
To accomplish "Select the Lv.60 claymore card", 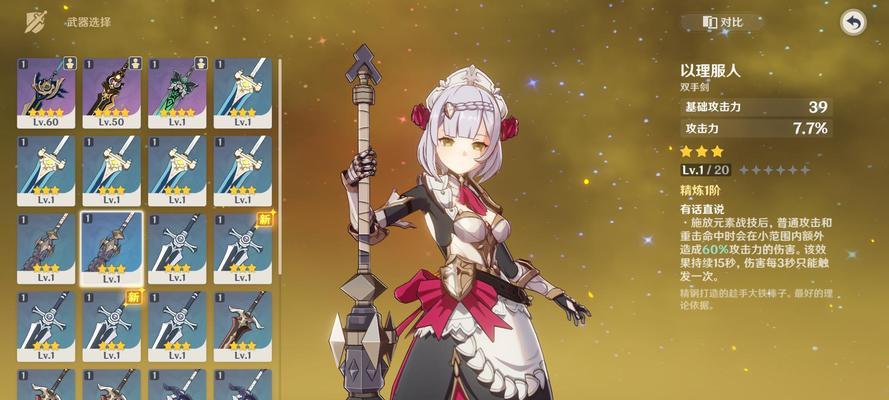I will (46, 91).
